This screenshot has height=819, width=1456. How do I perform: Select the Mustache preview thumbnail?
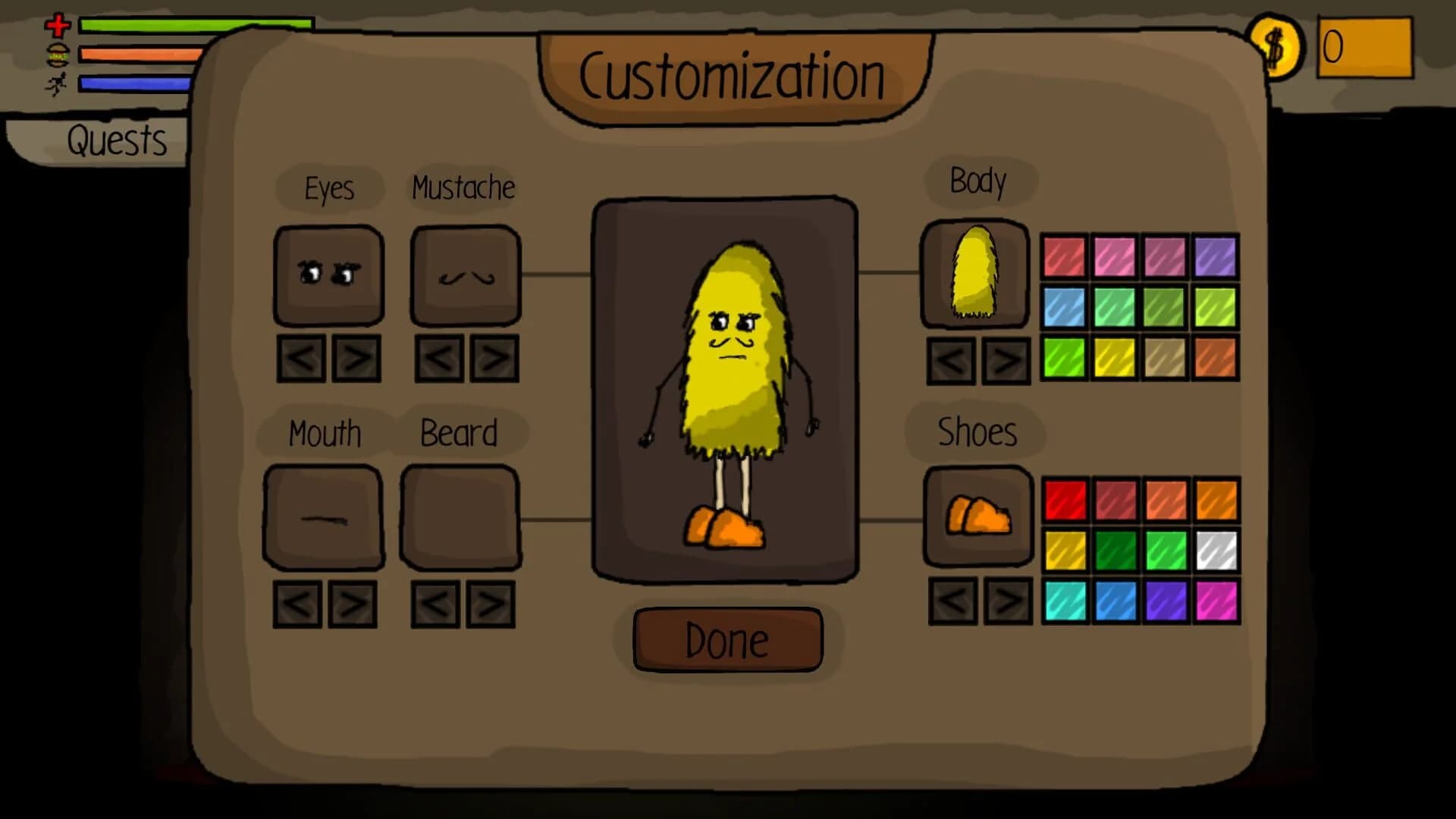click(x=465, y=275)
